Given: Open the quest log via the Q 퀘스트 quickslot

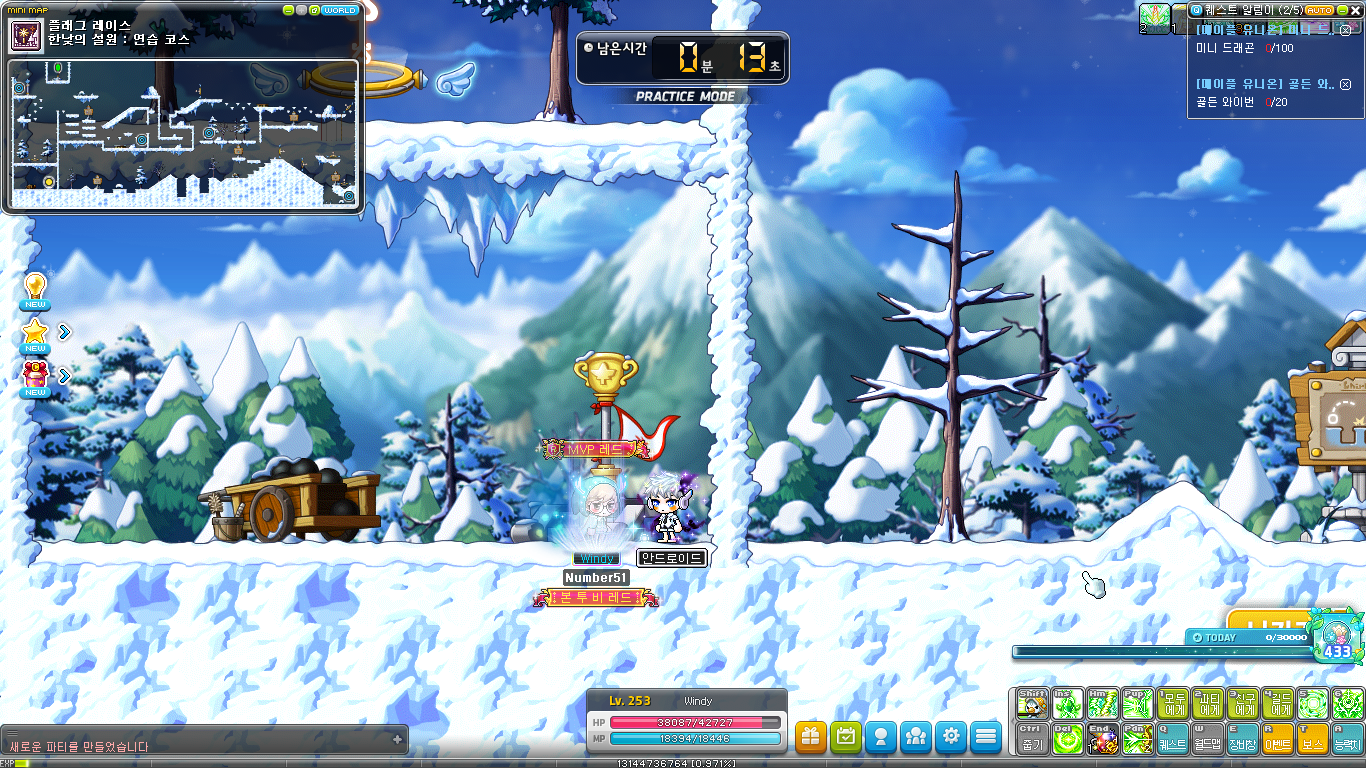Looking at the screenshot, I should click(x=1172, y=740).
